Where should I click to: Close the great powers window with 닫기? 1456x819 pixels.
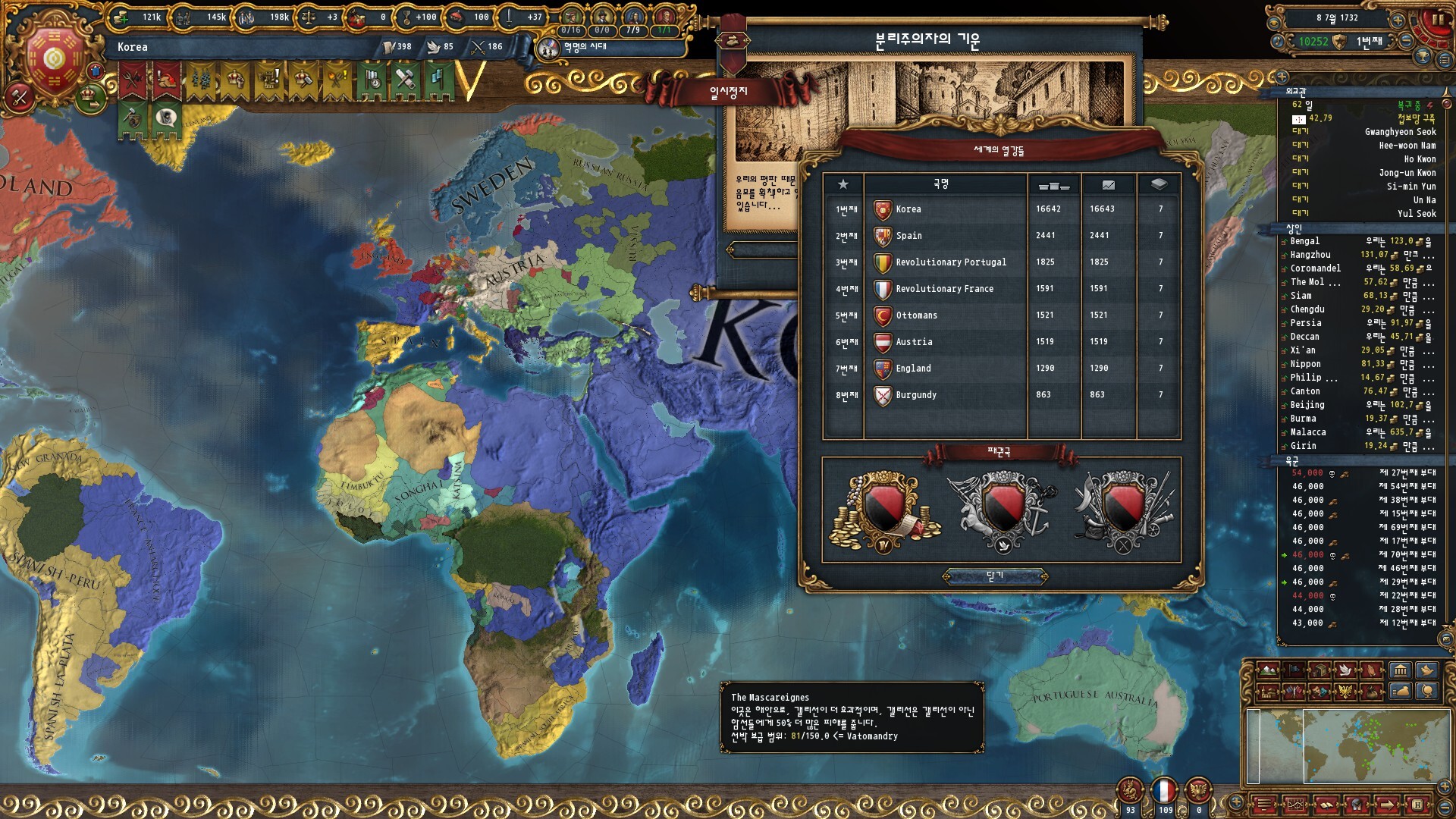pyautogui.click(x=995, y=577)
